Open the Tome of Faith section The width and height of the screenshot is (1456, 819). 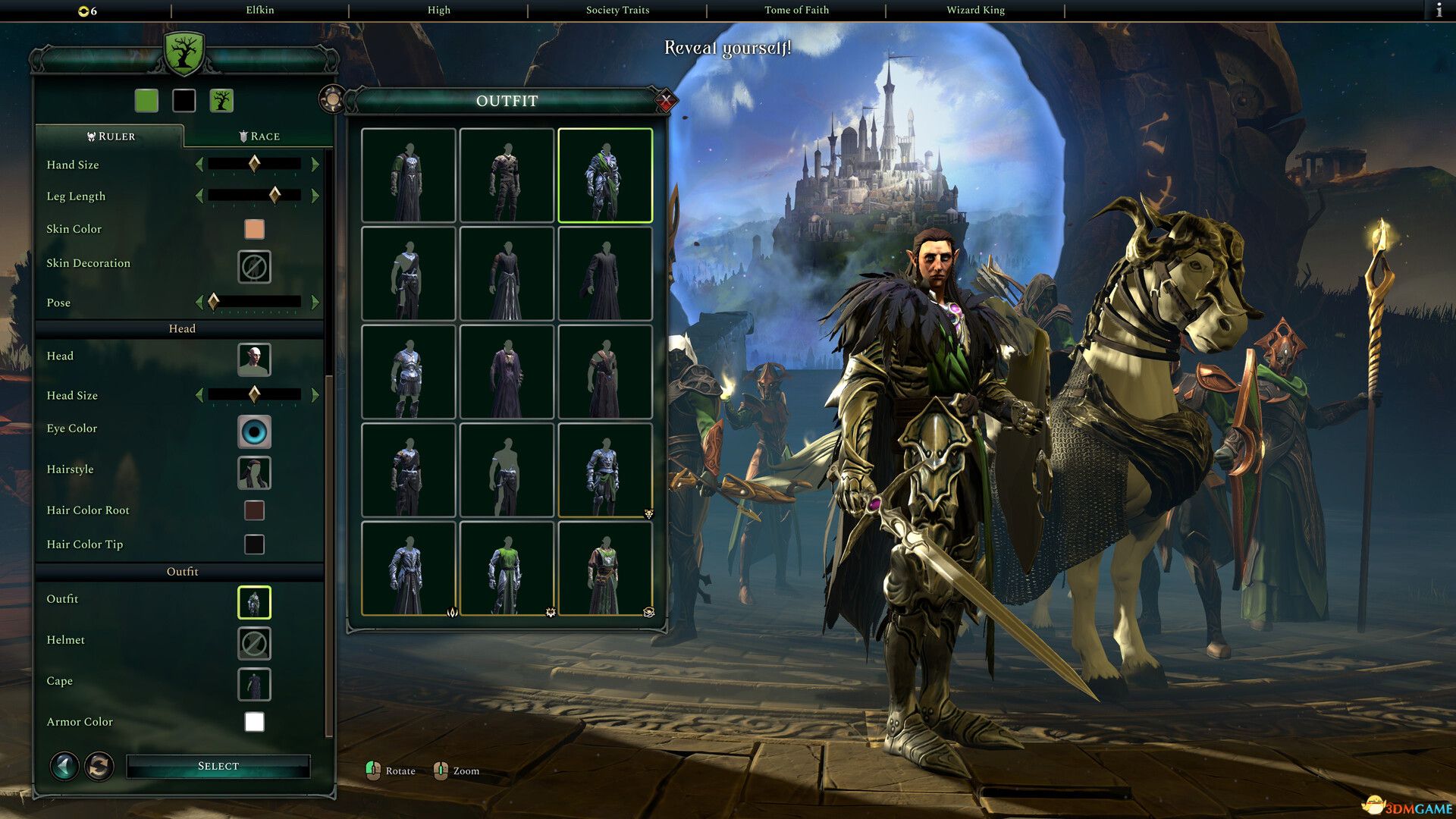795,10
